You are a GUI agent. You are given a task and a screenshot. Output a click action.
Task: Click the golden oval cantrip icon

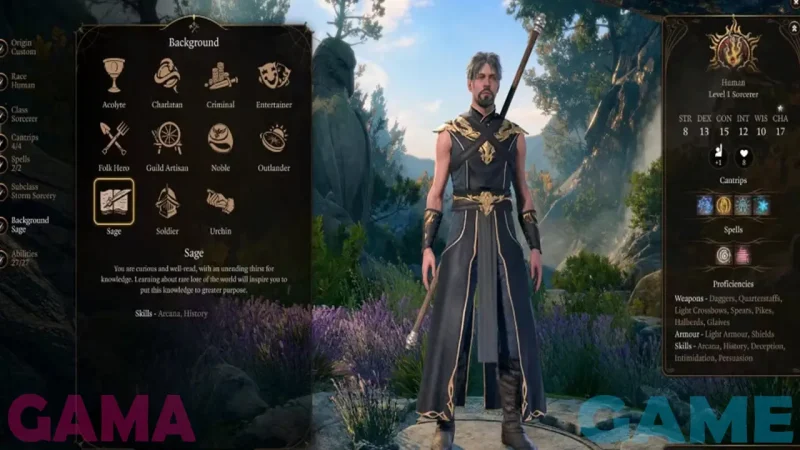pyautogui.click(x=724, y=205)
